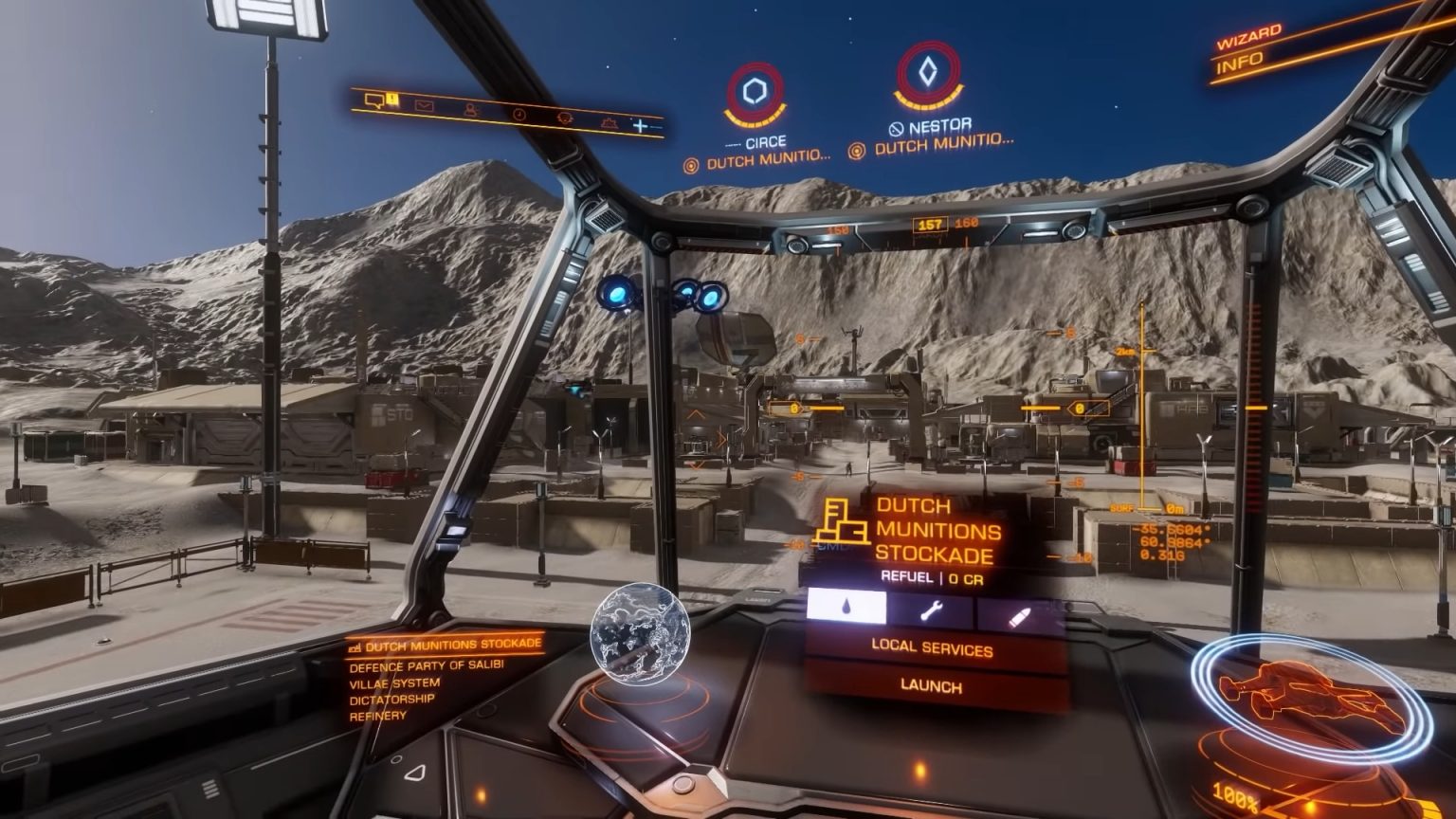The height and width of the screenshot is (819, 1456).
Task: Toggle the Repair service option
Action: click(x=930, y=610)
